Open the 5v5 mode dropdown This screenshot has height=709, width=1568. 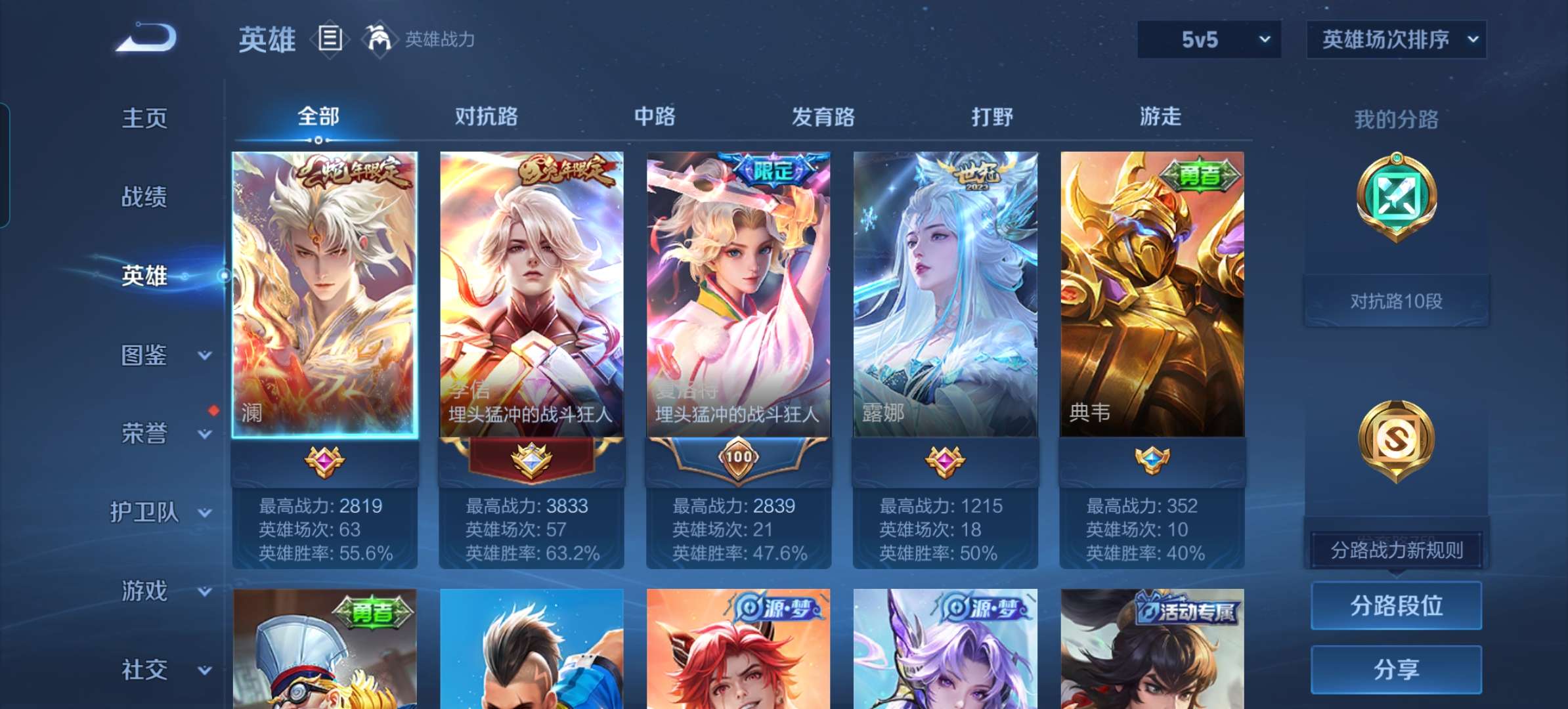(1208, 39)
